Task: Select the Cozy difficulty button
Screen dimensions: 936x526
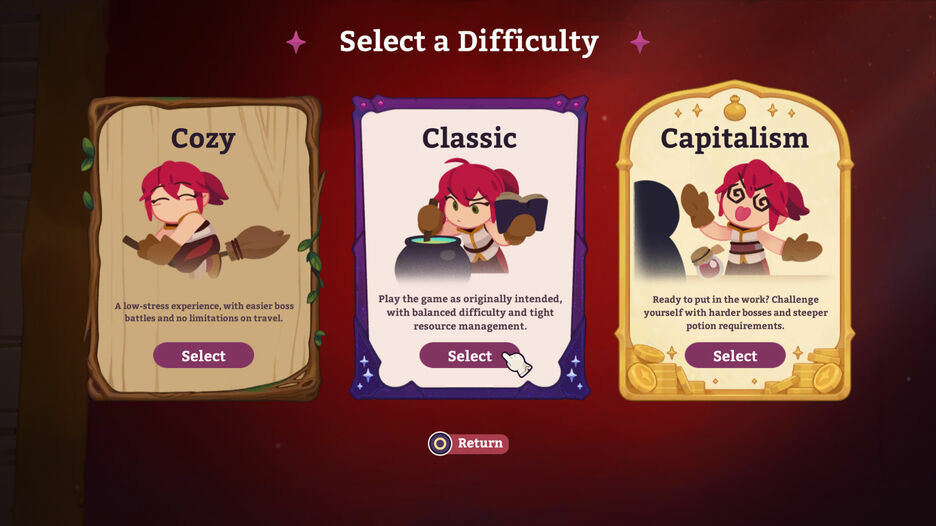Action: [203, 356]
